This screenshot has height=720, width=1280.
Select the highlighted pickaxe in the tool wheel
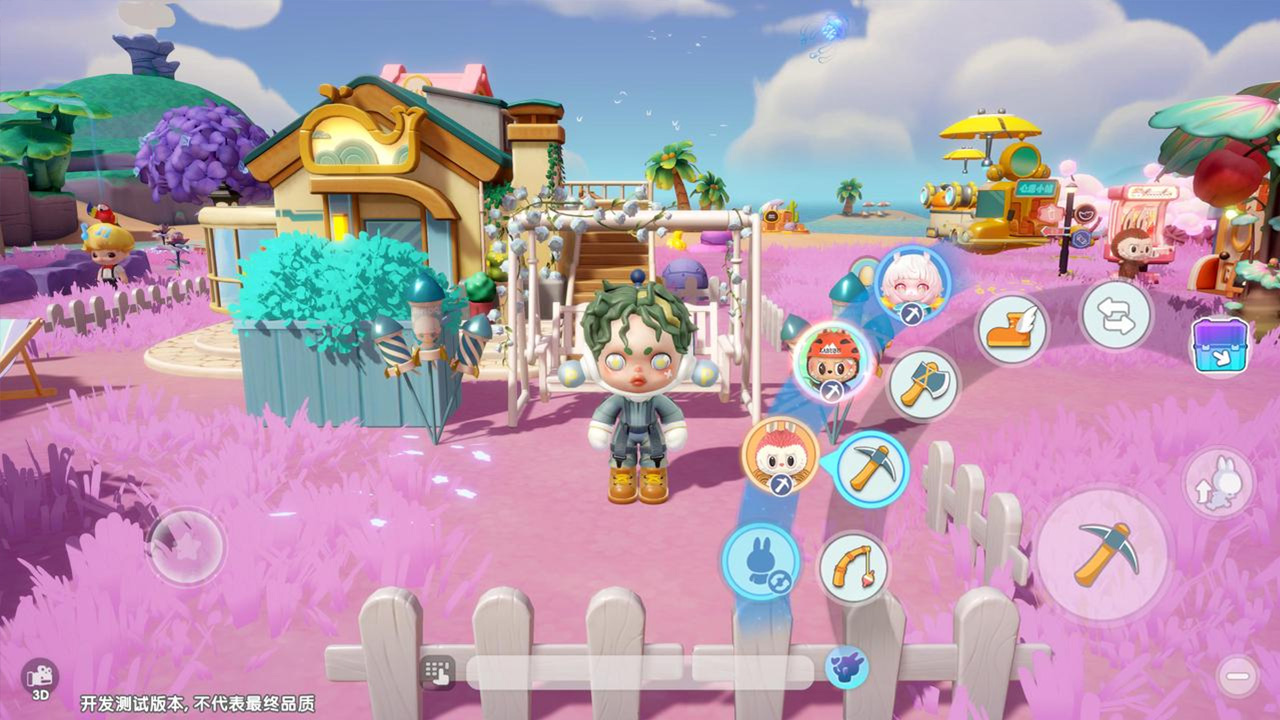(x=869, y=468)
